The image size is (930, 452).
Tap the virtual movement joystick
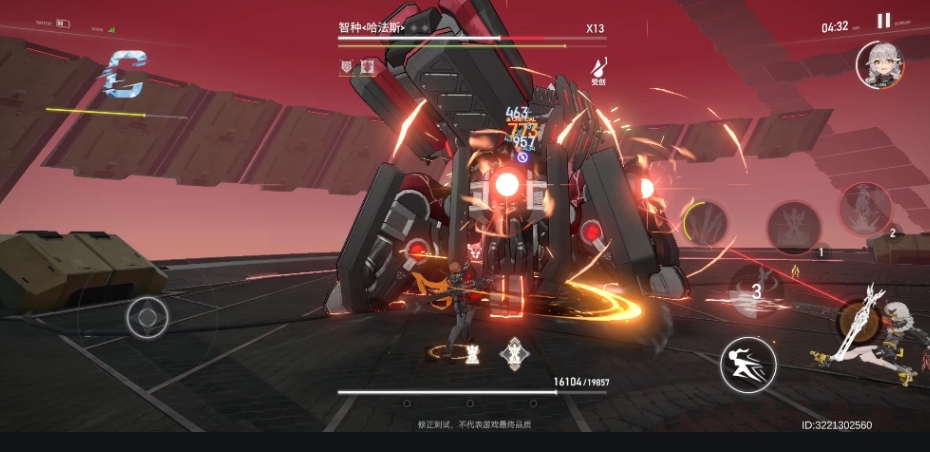click(x=148, y=318)
